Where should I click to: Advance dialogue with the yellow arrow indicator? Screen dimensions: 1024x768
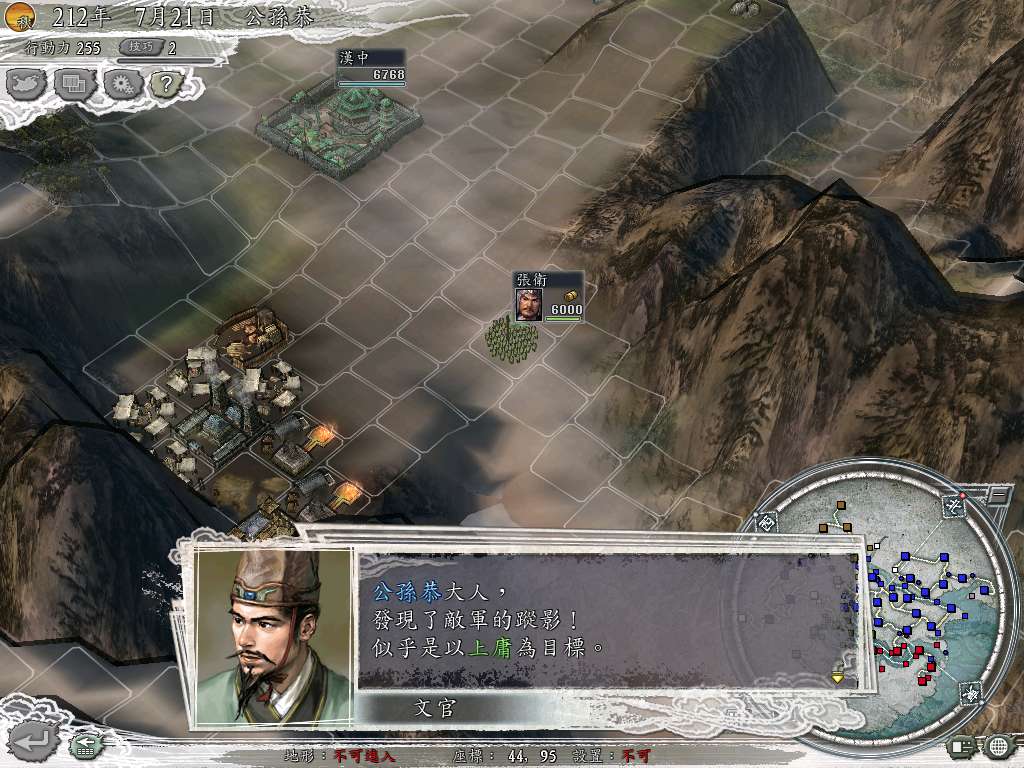pos(838,678)
